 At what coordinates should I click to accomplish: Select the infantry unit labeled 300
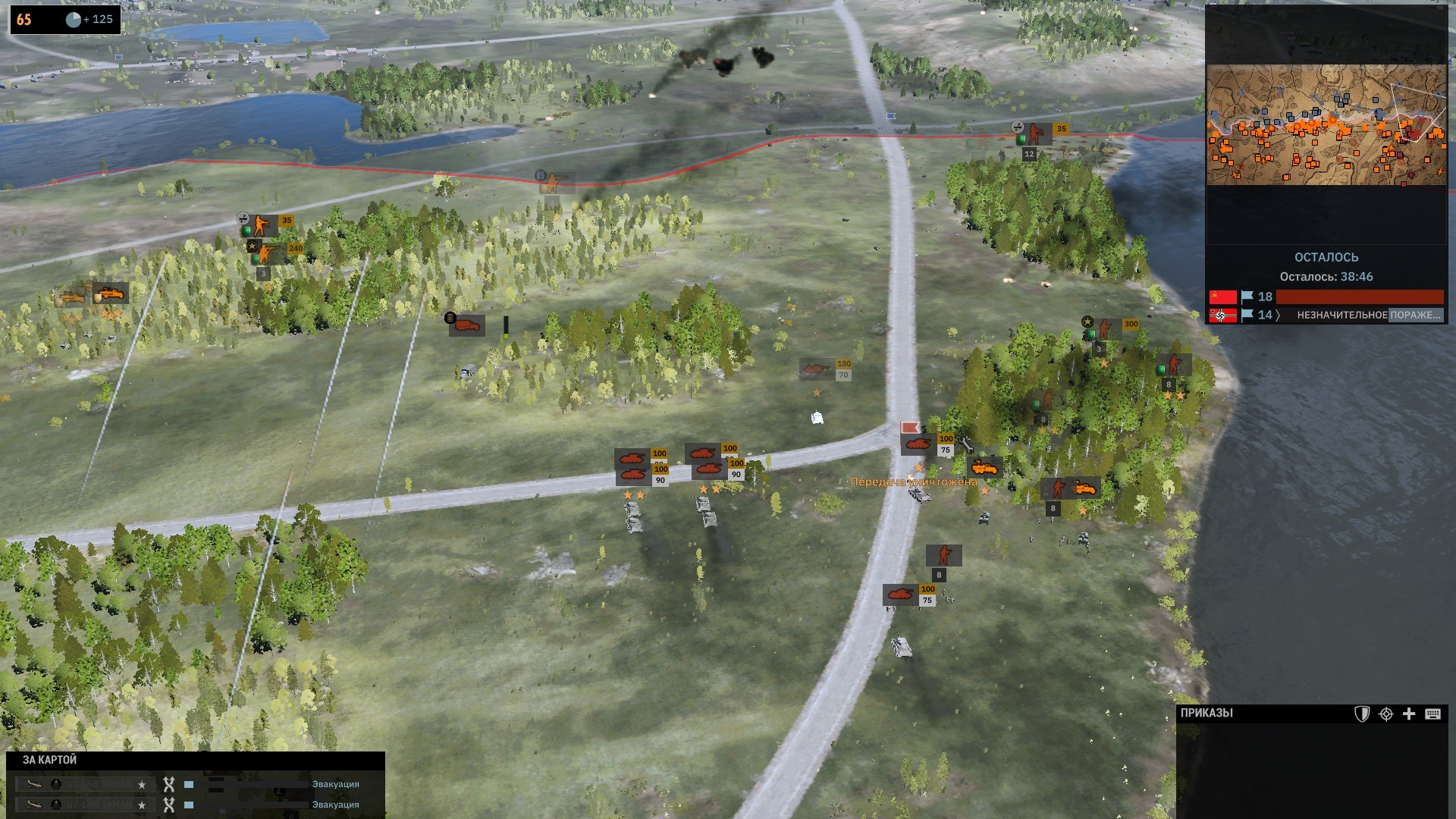[x=1106, y=329]
